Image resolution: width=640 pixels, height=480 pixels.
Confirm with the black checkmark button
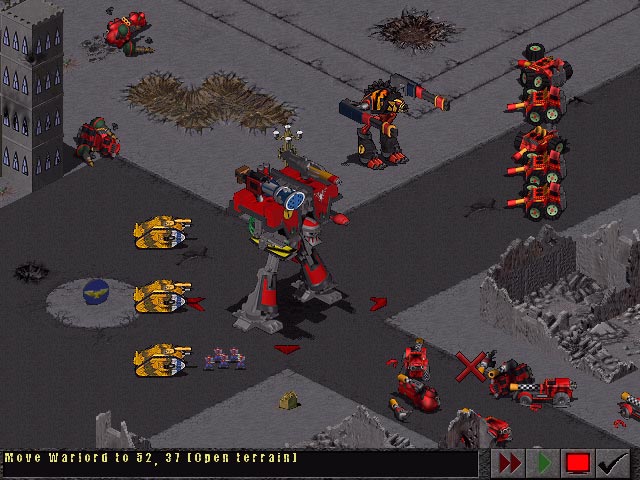point(611,463)
